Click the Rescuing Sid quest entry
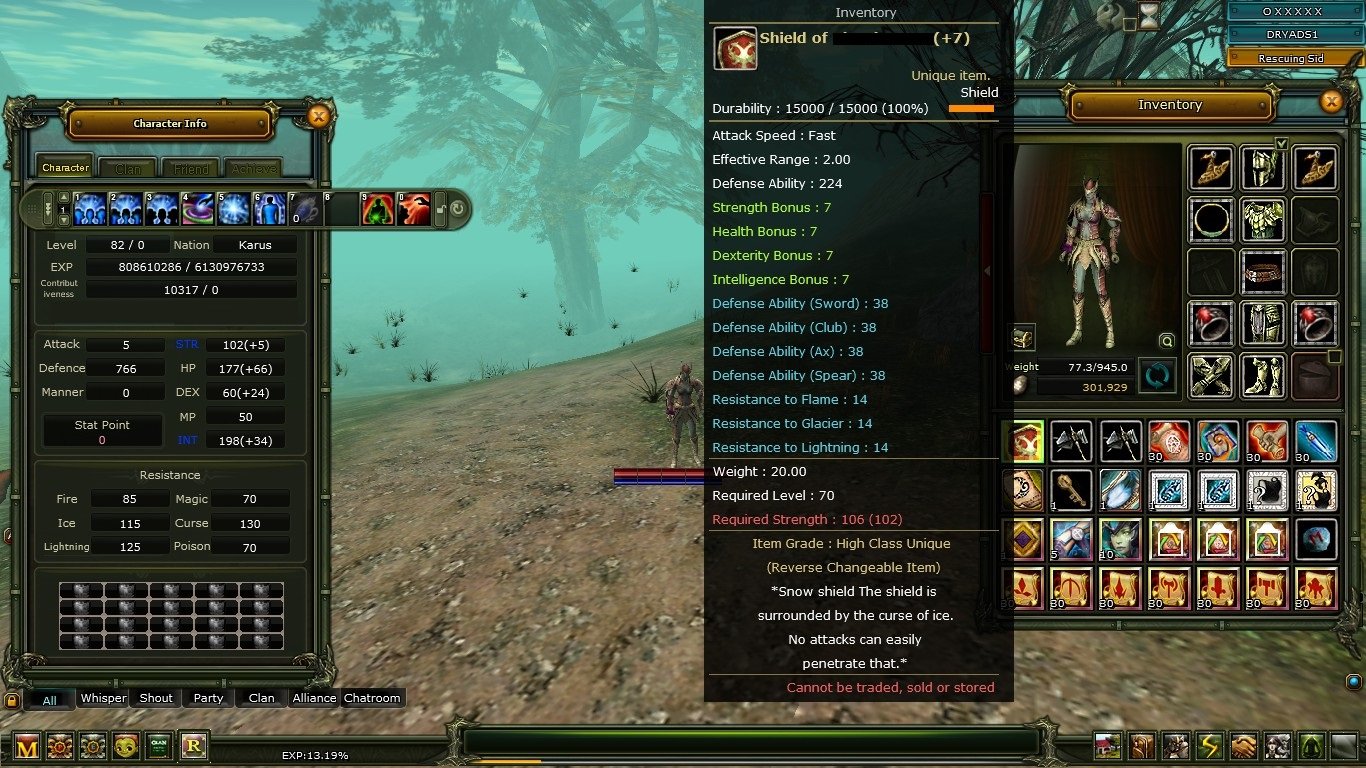The image size is (1366, 768). [x=1292, y=57]
